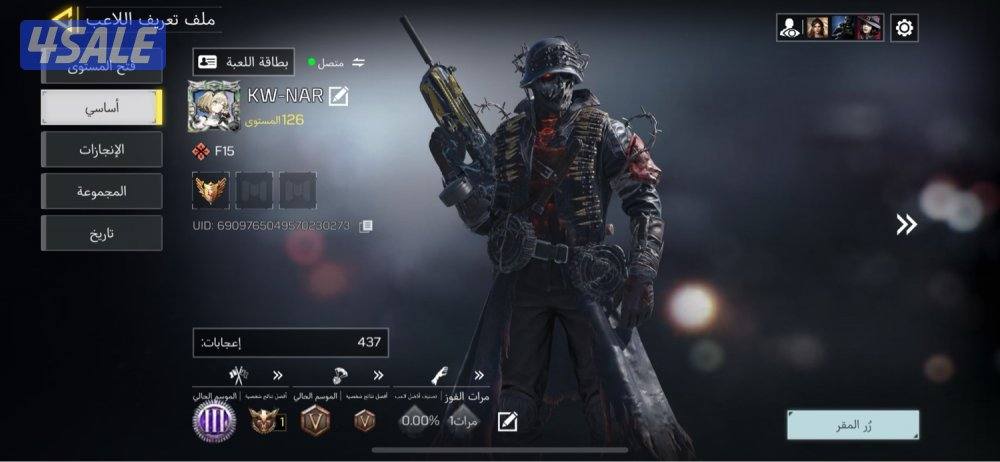Image resolution: width=1000 pixels, height=462 pixels.
Task: Open profile settings with the gear icon
Action: 904,28
